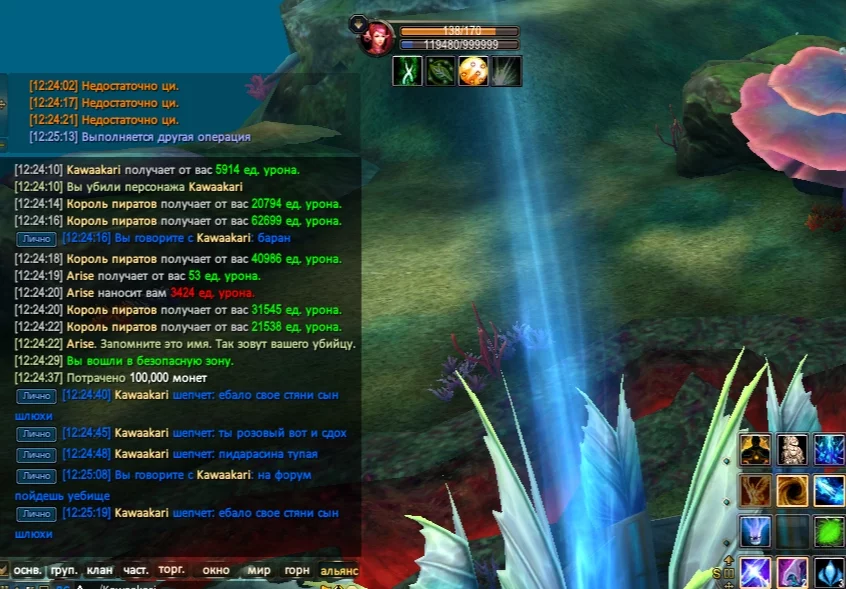The width and height of the screenshot is (846, 589).
Task: Select the "клан" chat tab
Action: point(100,570)
